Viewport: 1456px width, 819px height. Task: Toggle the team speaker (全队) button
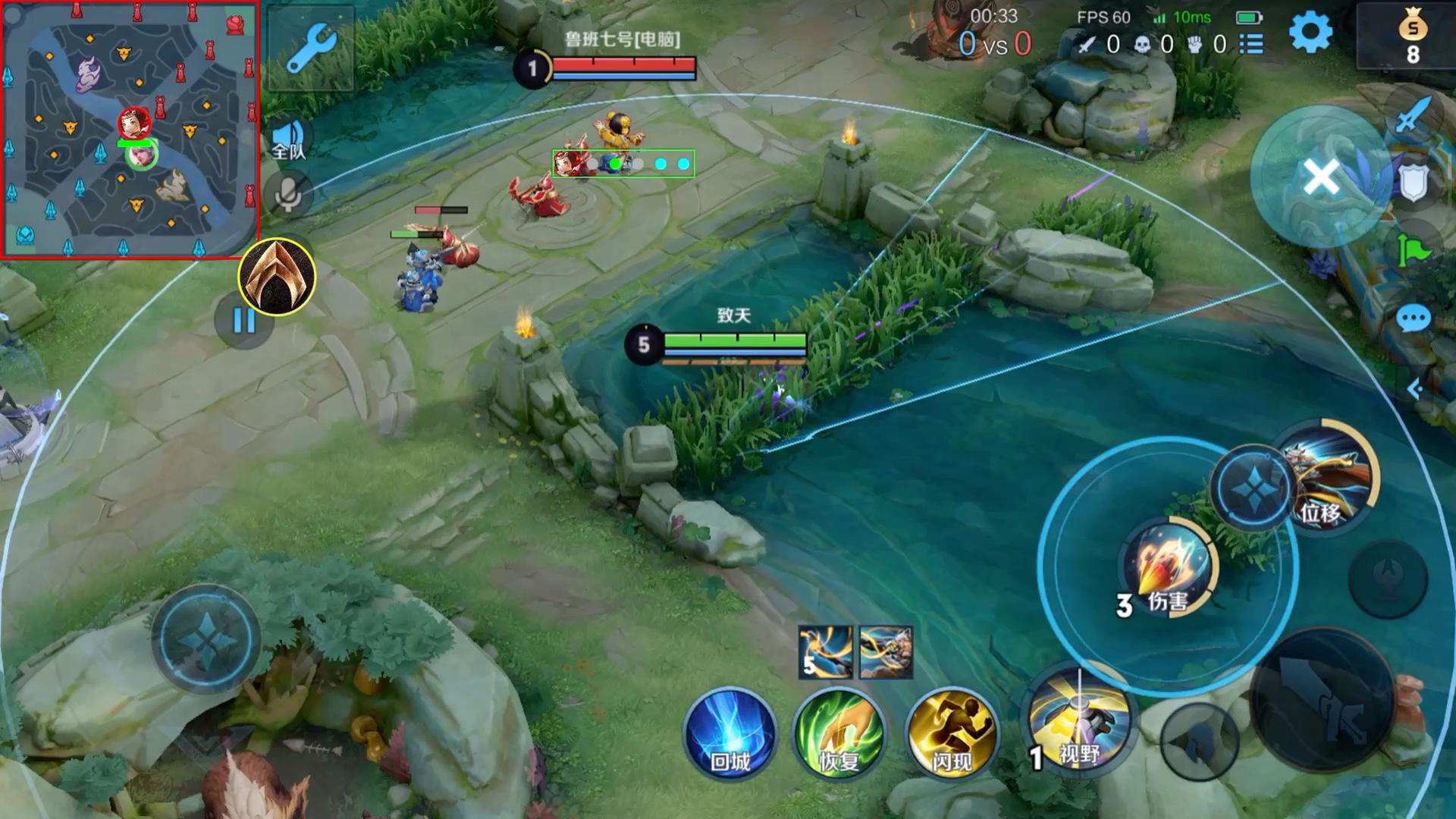(x=288, y=140)
